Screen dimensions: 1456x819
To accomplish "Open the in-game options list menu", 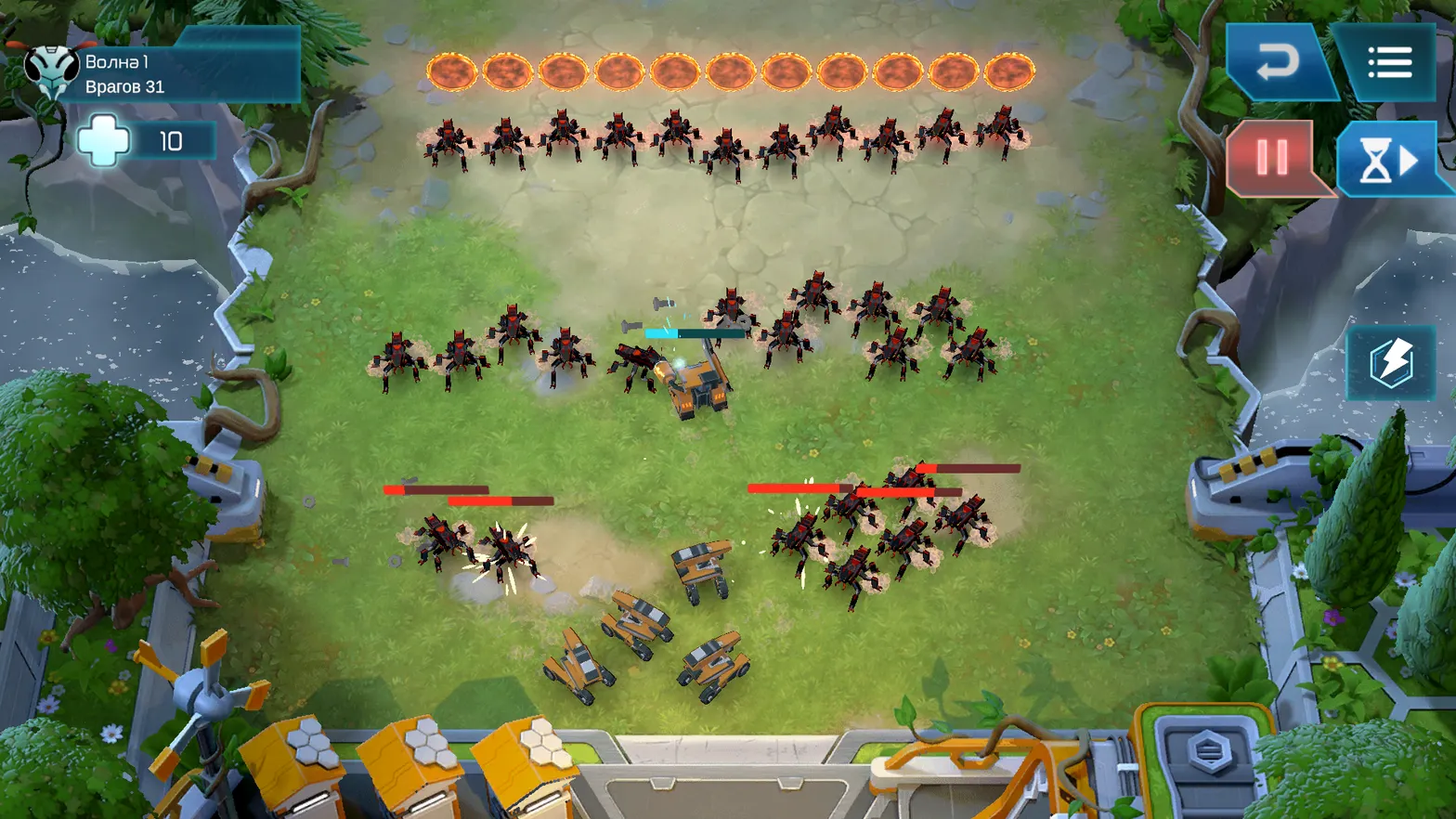I will (x=1390, y=61).
